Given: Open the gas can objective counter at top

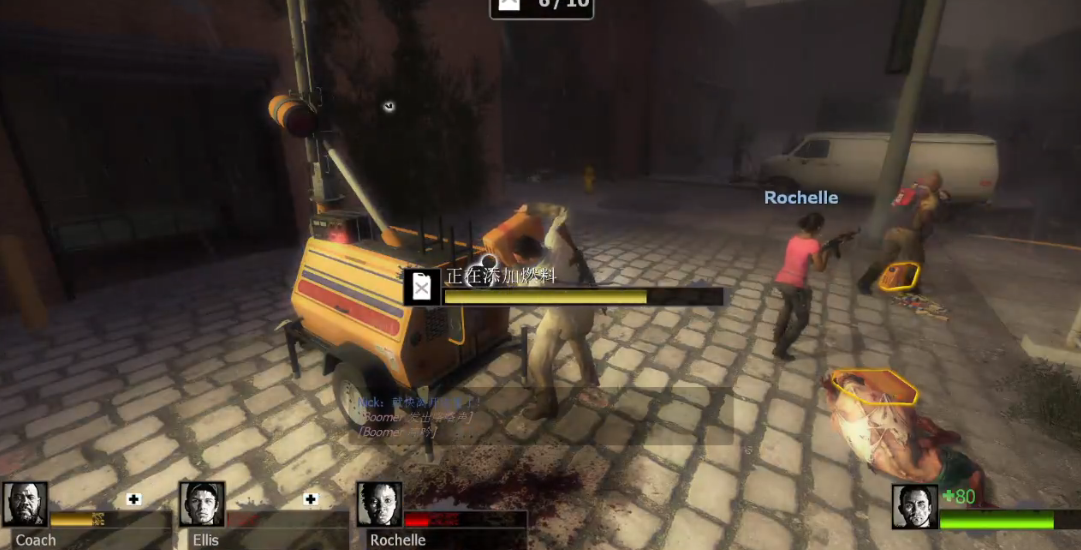Looking at the screenshot, I should (x=541, y=6).
